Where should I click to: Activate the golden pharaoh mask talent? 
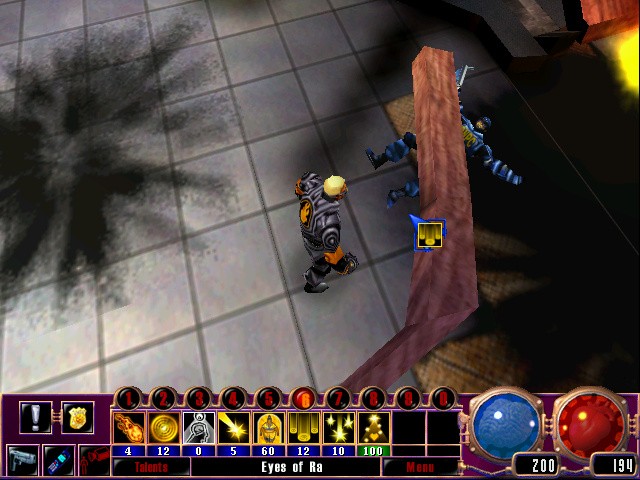click(x=269, y=428)
